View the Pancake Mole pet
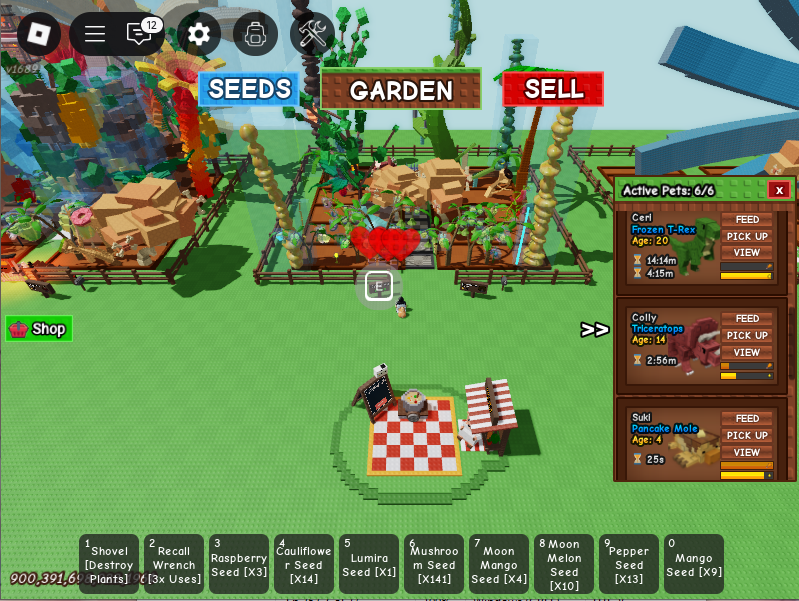Image resolution: width=799 pixels, height=601 pixels. coord(747,452)
